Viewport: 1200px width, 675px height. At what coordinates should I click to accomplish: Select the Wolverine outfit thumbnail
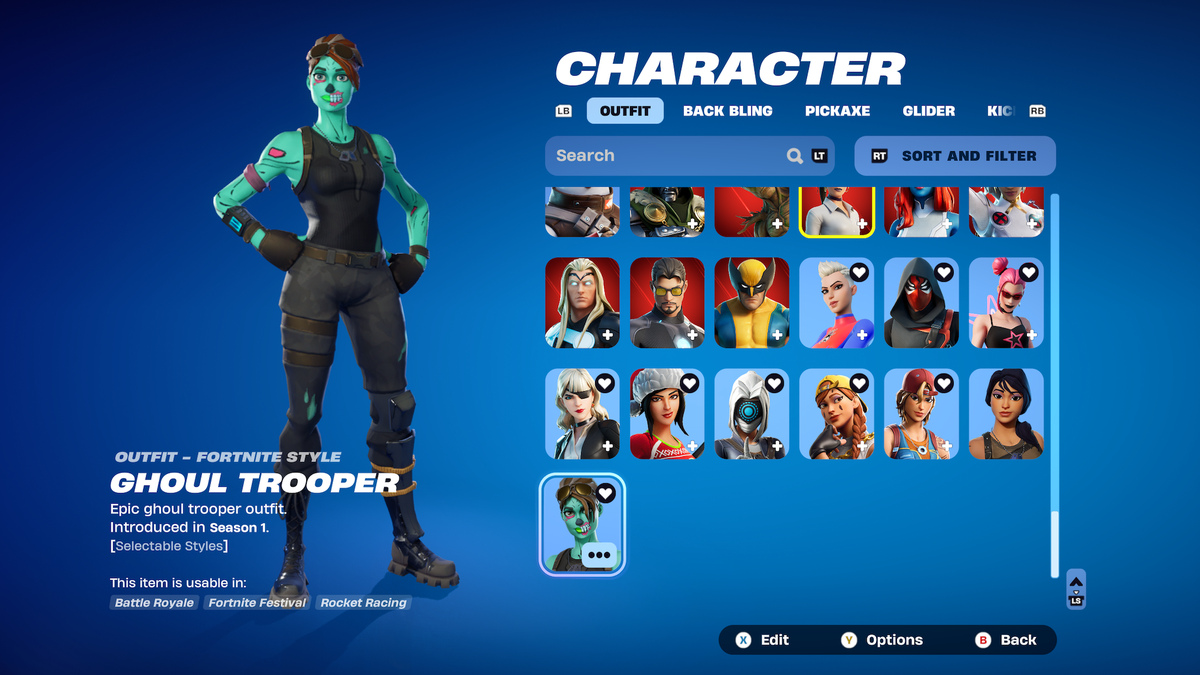click(752, 303)
